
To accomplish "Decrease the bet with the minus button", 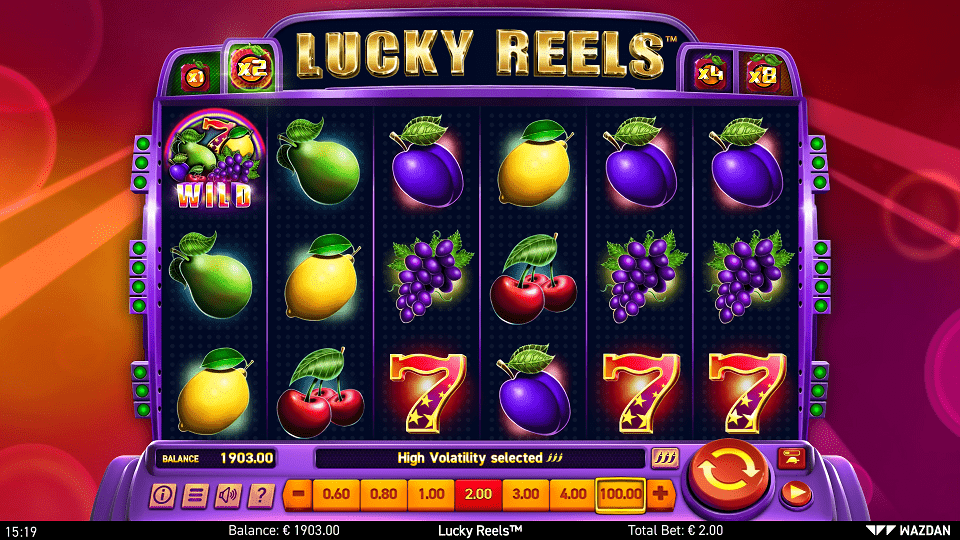I will [297, 494].
